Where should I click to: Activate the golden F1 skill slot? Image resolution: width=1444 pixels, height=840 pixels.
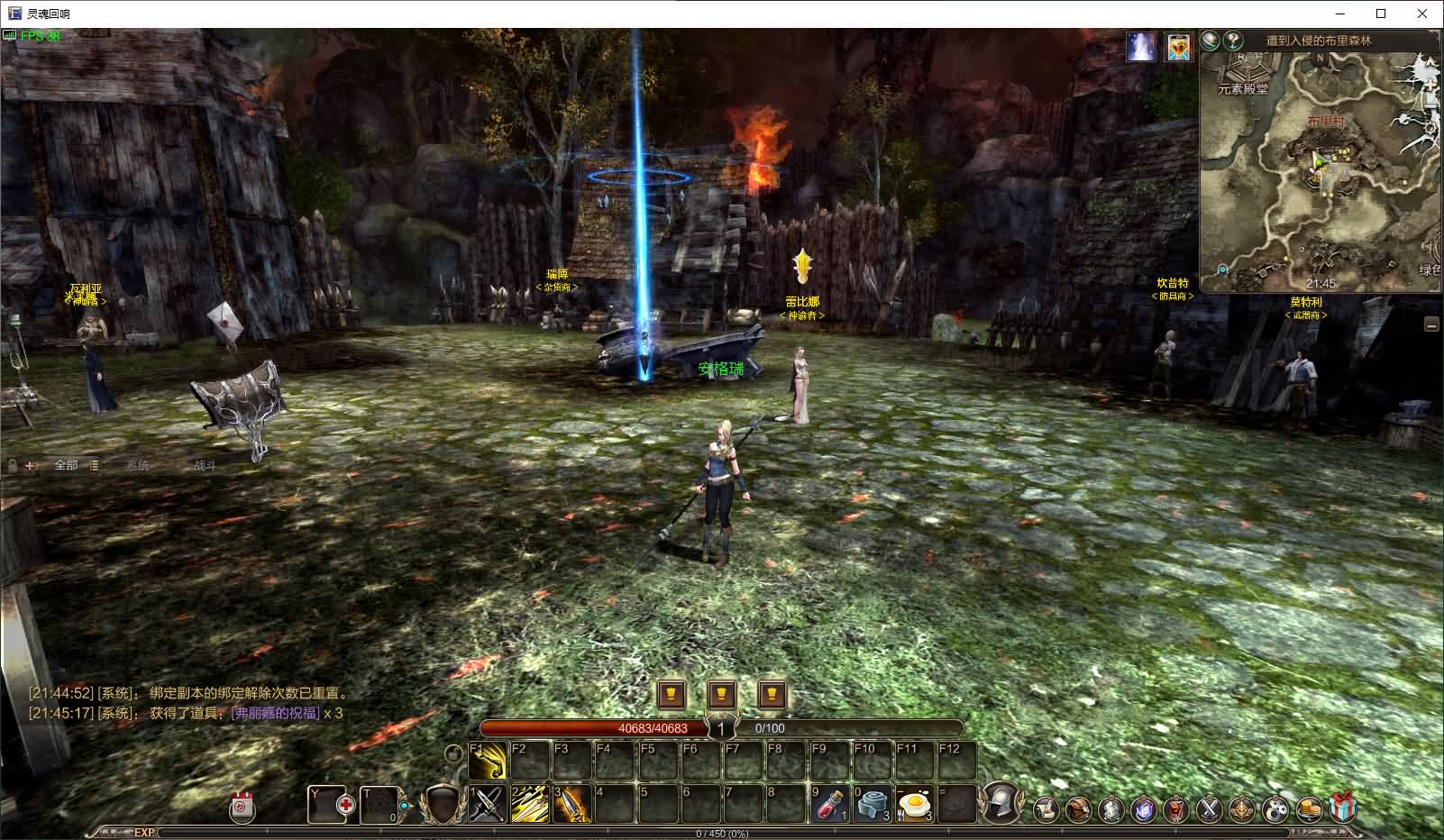488,762
